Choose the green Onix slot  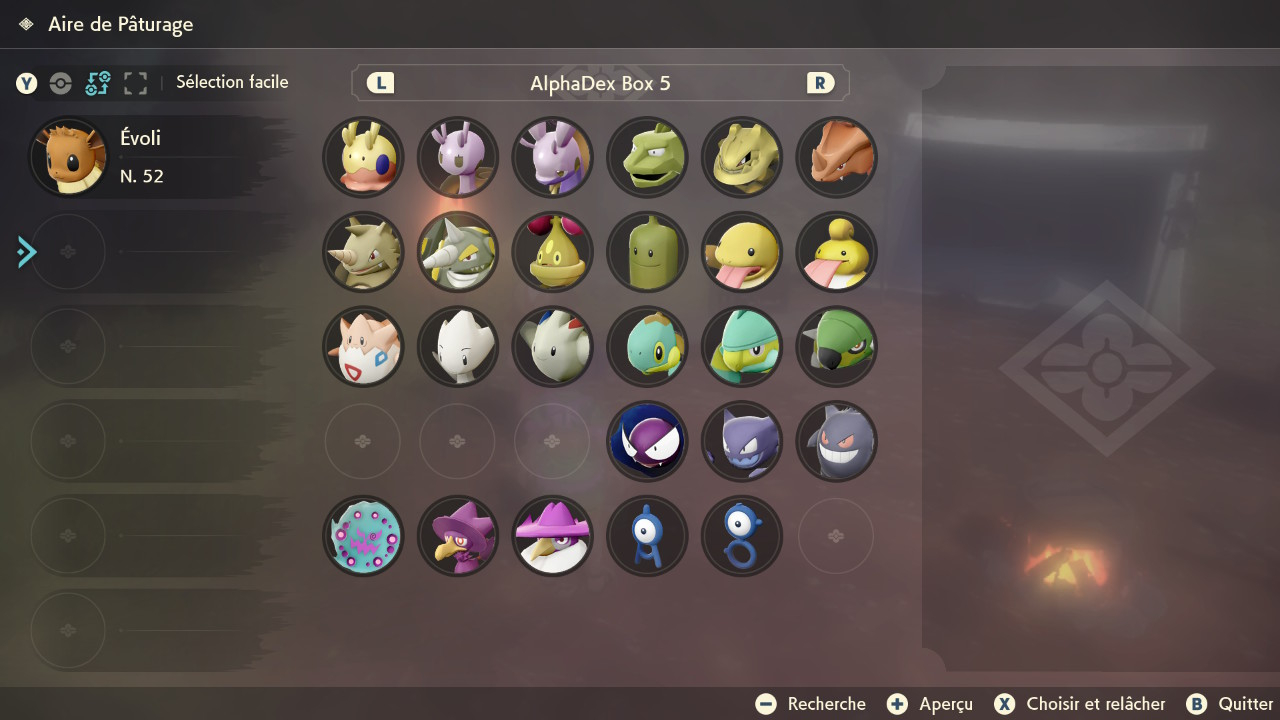coord(647,158)
